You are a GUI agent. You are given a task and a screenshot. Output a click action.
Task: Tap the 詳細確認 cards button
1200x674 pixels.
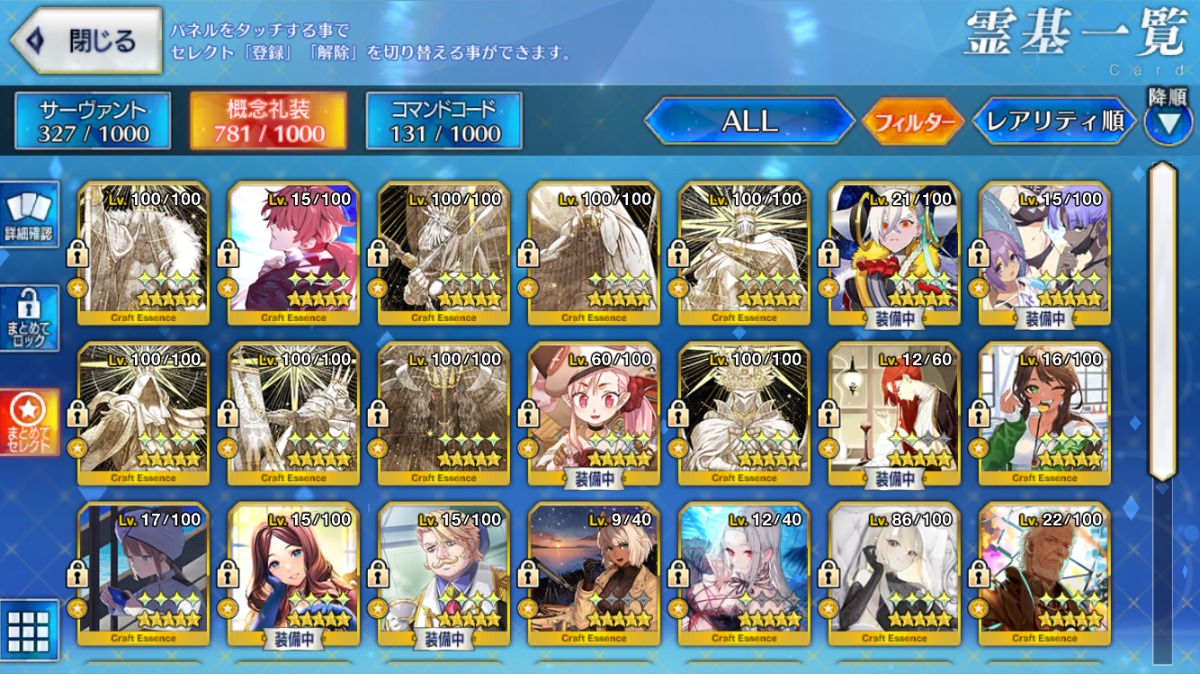point(30,214)
